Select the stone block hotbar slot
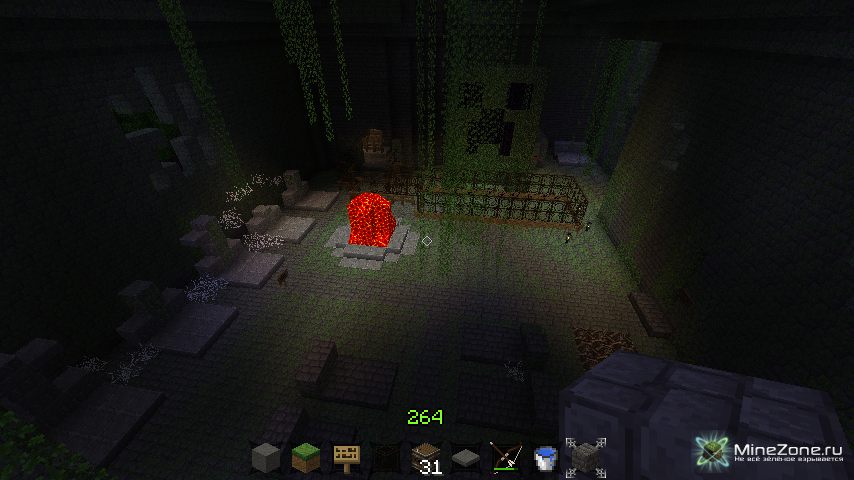854x480 pixels. [x=265, y=459]
